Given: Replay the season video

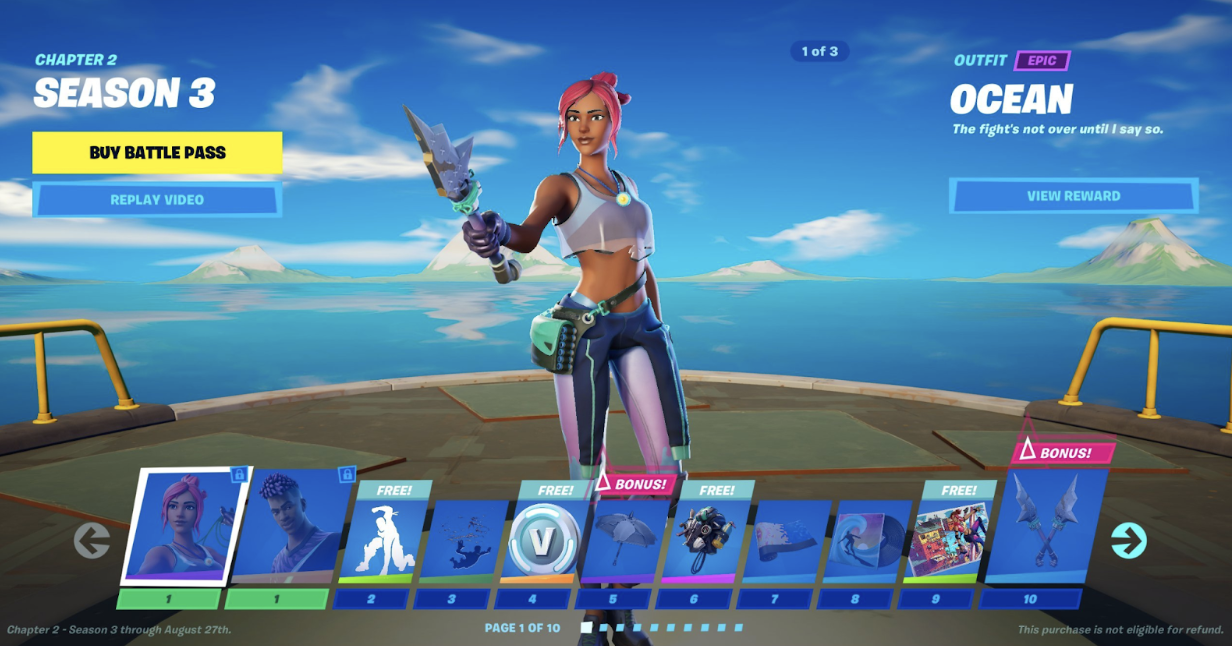Looking at the screenshot, I should point(157,200).
